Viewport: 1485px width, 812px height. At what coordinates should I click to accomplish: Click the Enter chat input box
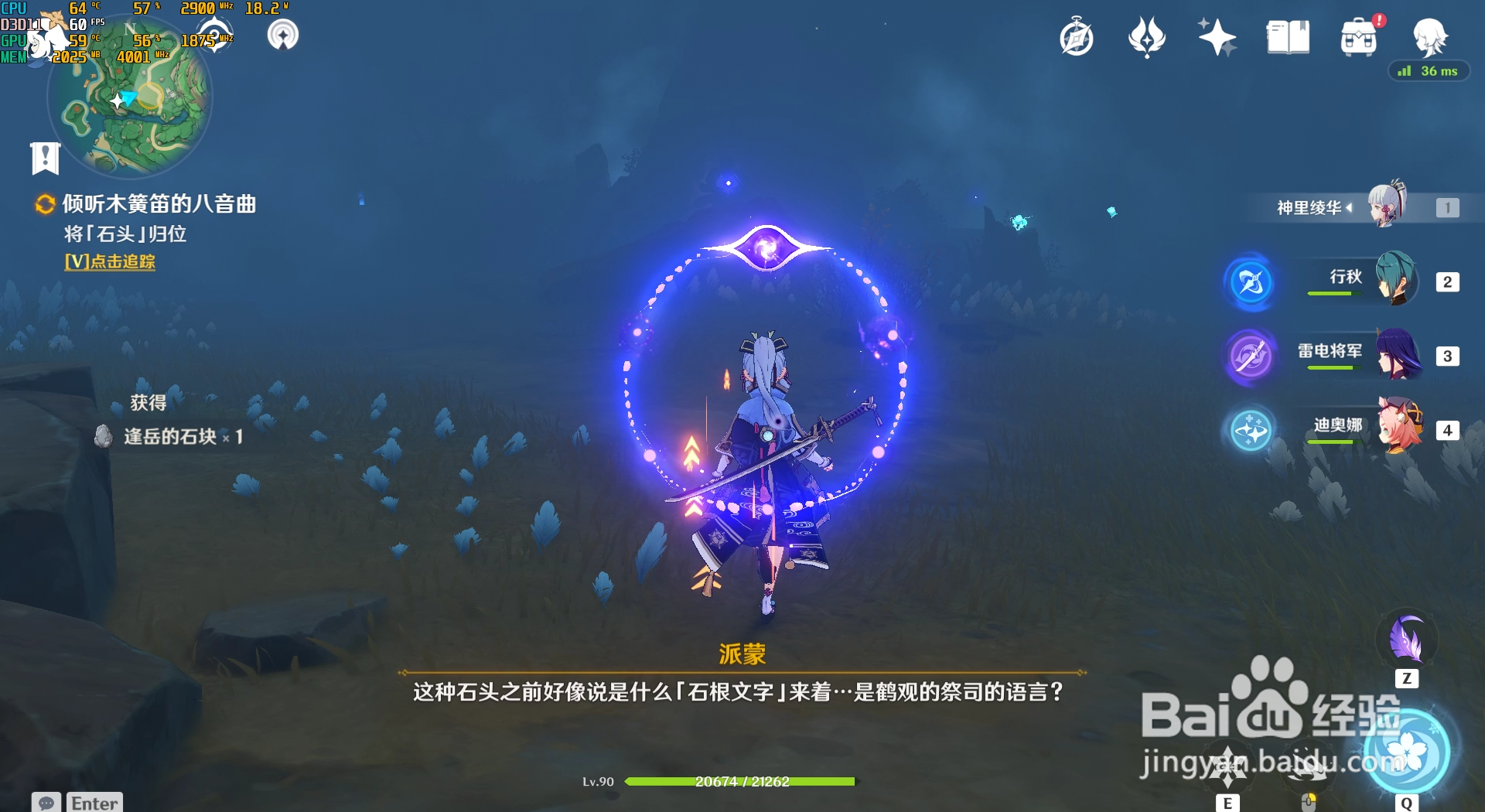(93, 802)
